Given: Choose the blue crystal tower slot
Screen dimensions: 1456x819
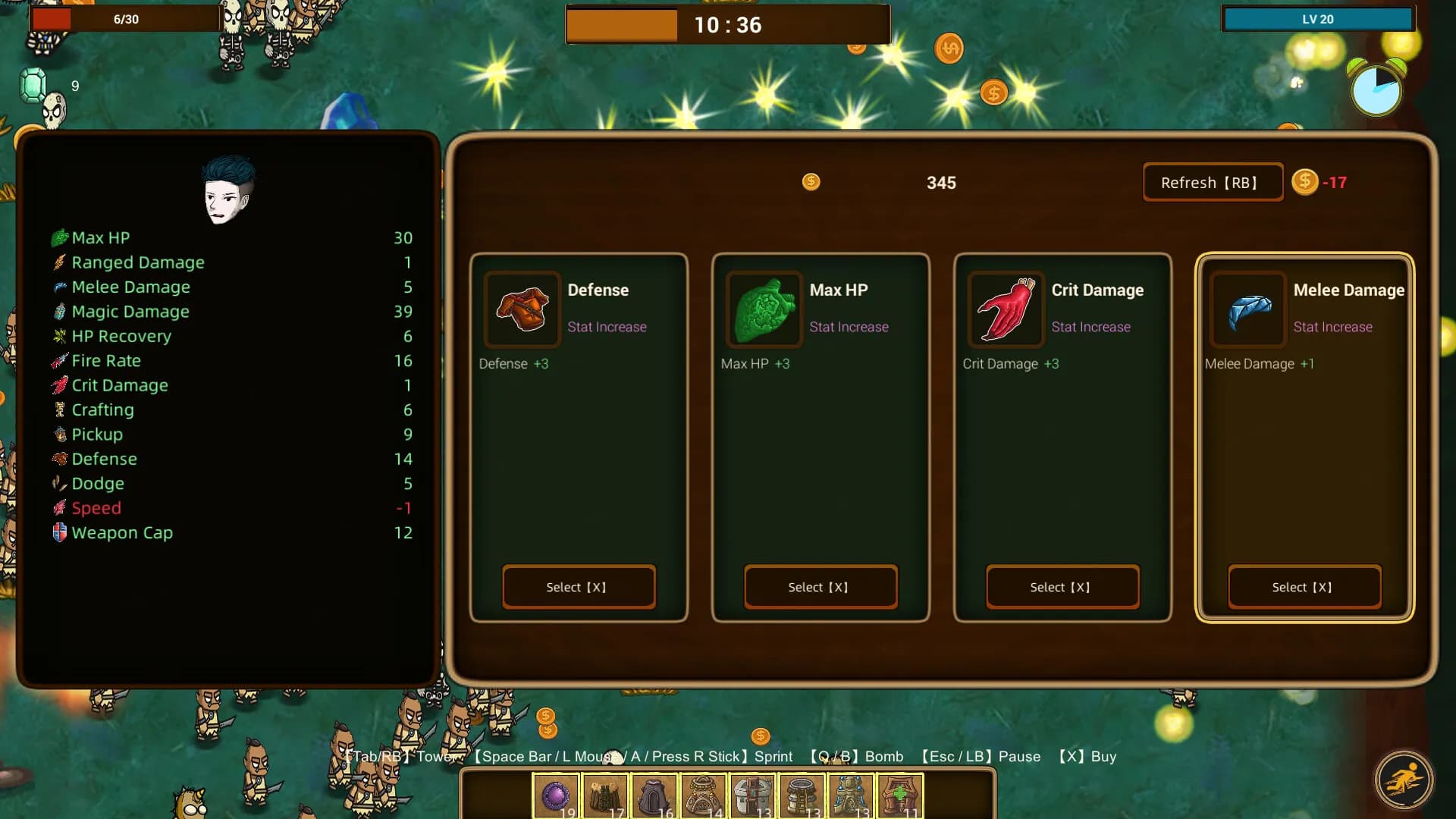Looking at the screenshot, I should pos(851,796).
